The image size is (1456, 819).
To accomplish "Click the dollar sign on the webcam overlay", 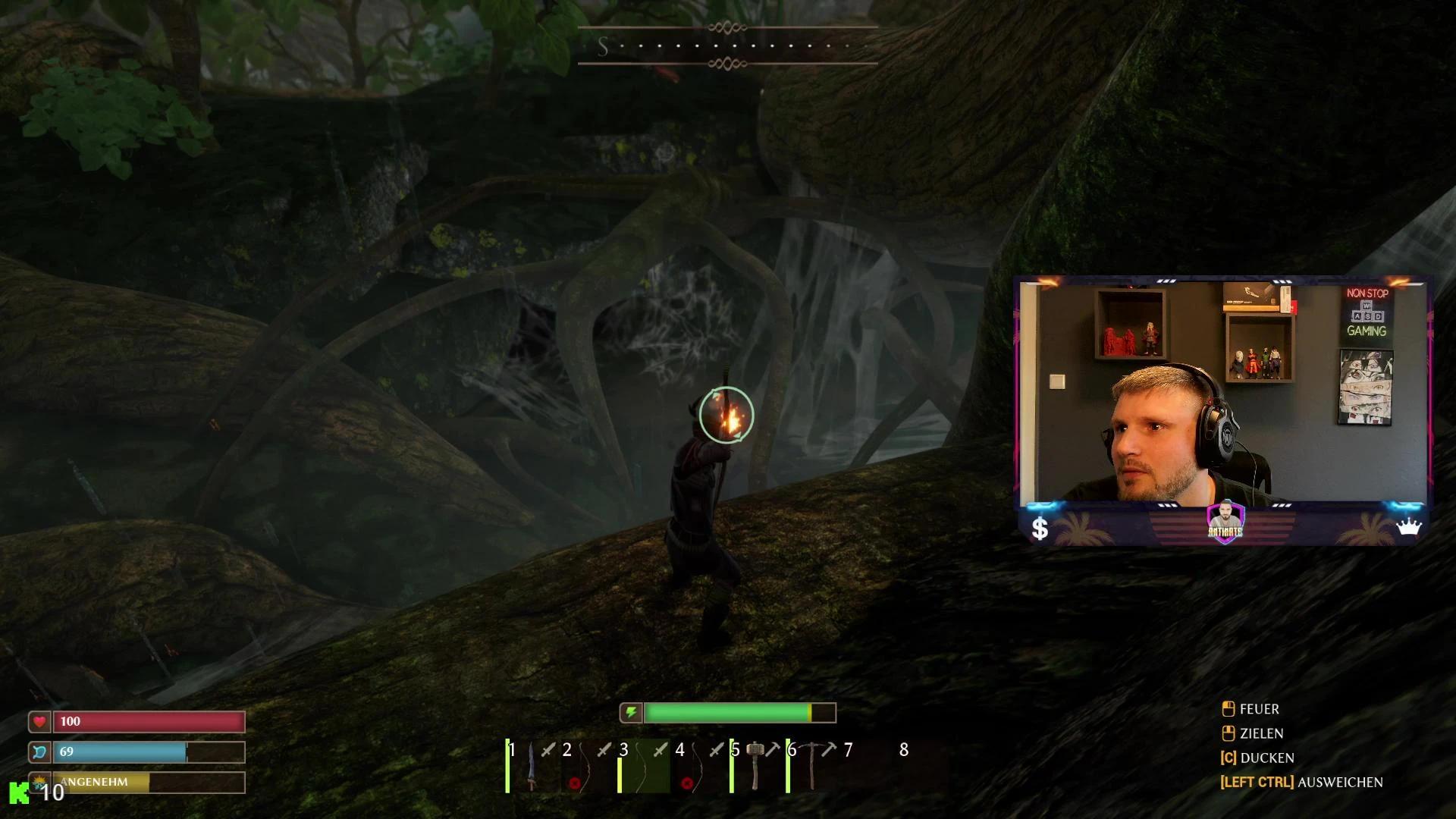I will point(1040,529).
